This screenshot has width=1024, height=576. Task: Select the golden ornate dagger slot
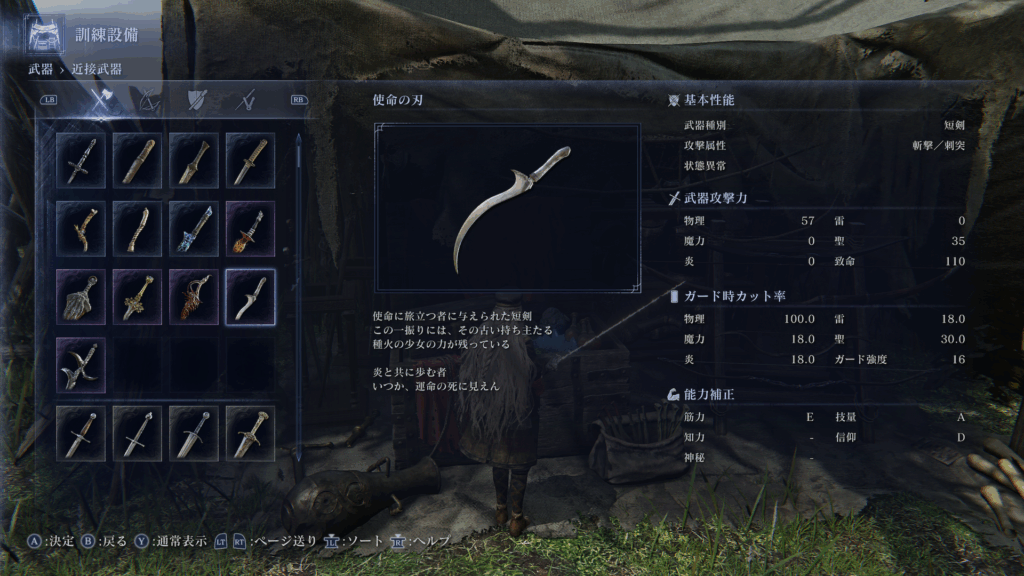(138, 297)
